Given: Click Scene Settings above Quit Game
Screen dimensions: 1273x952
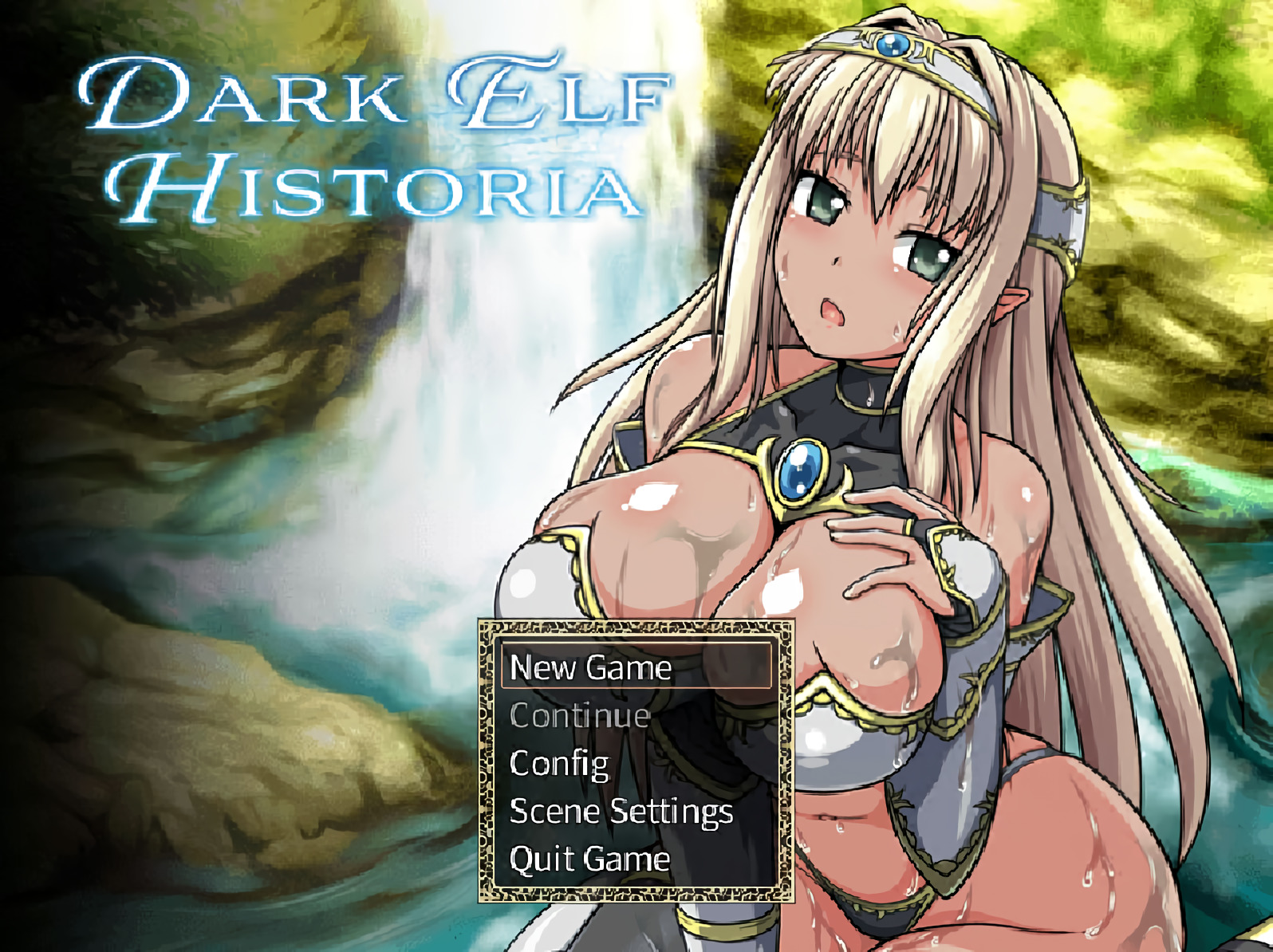Looking at the screenshot, I should (x=621, y=814).
